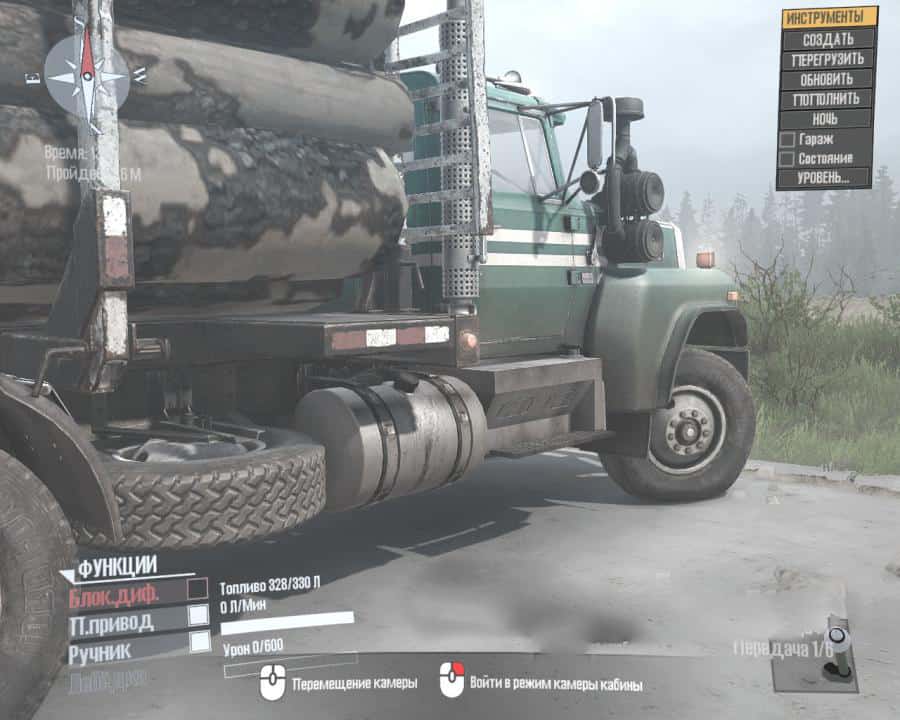900x720 pixels.
Task: Enable the Состояние checkbox
Action: point(788,158)
